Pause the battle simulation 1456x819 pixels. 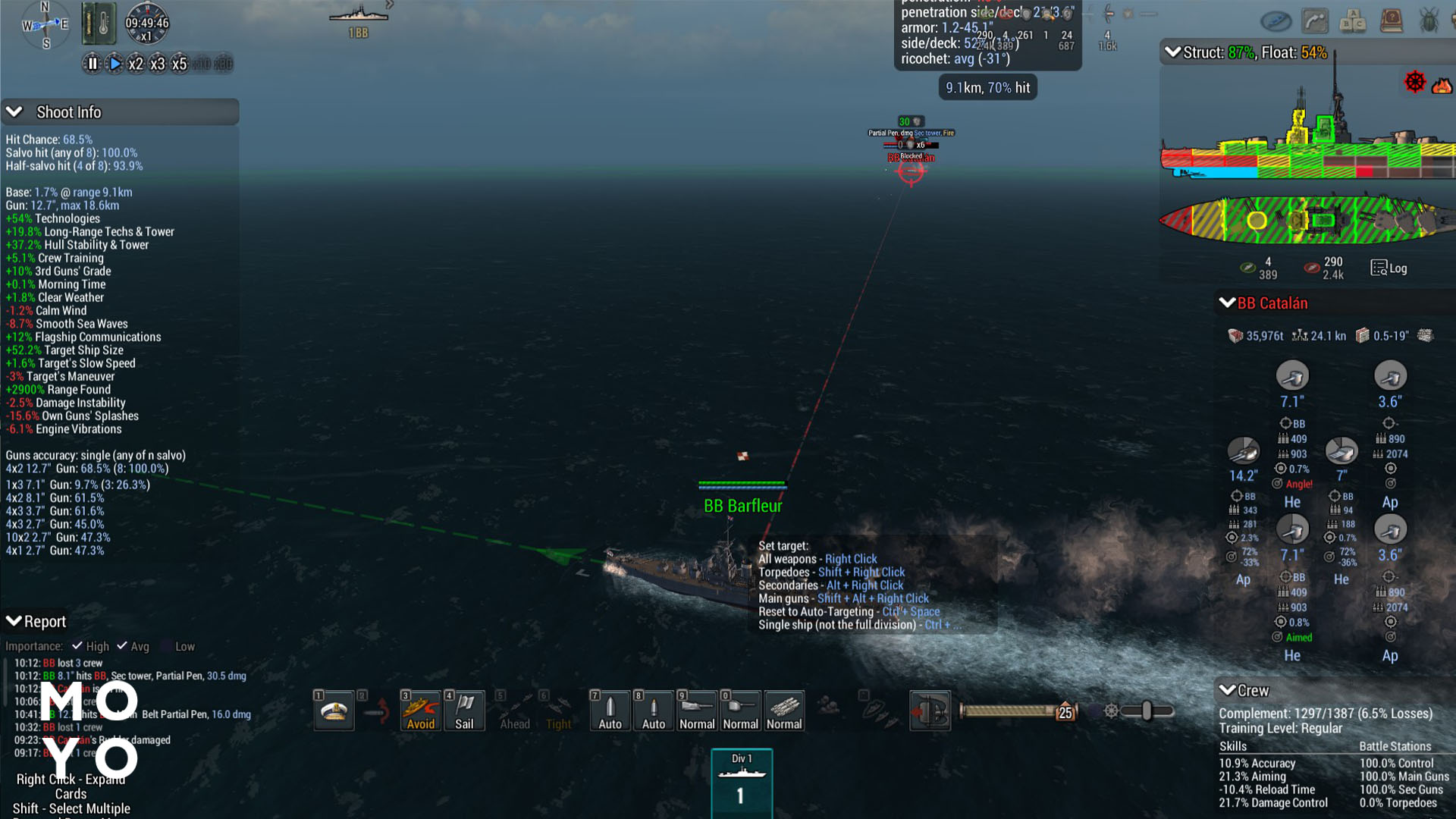point(92,64)
